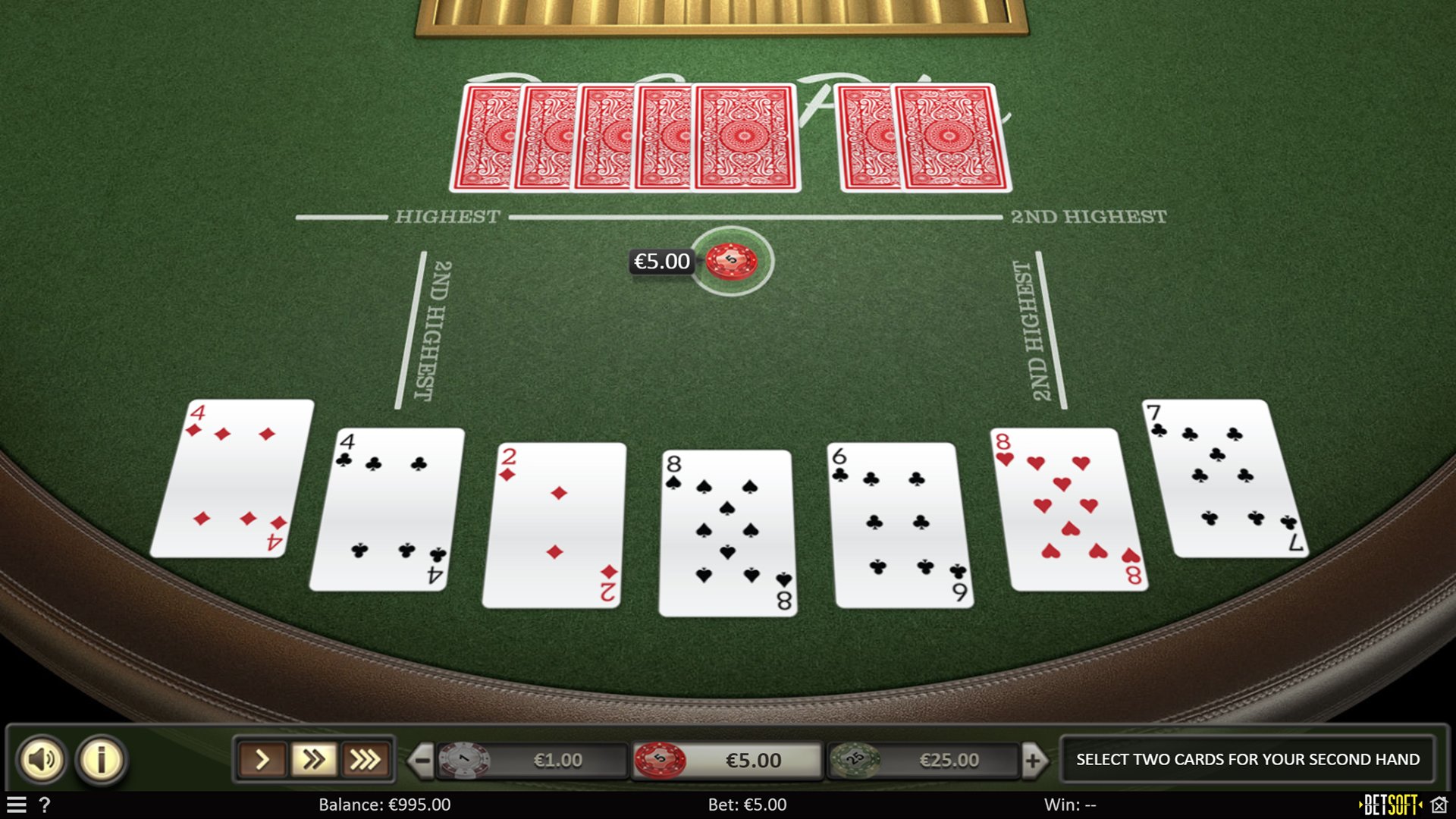
Task: Open the question mark help
Action: point(45,805)
